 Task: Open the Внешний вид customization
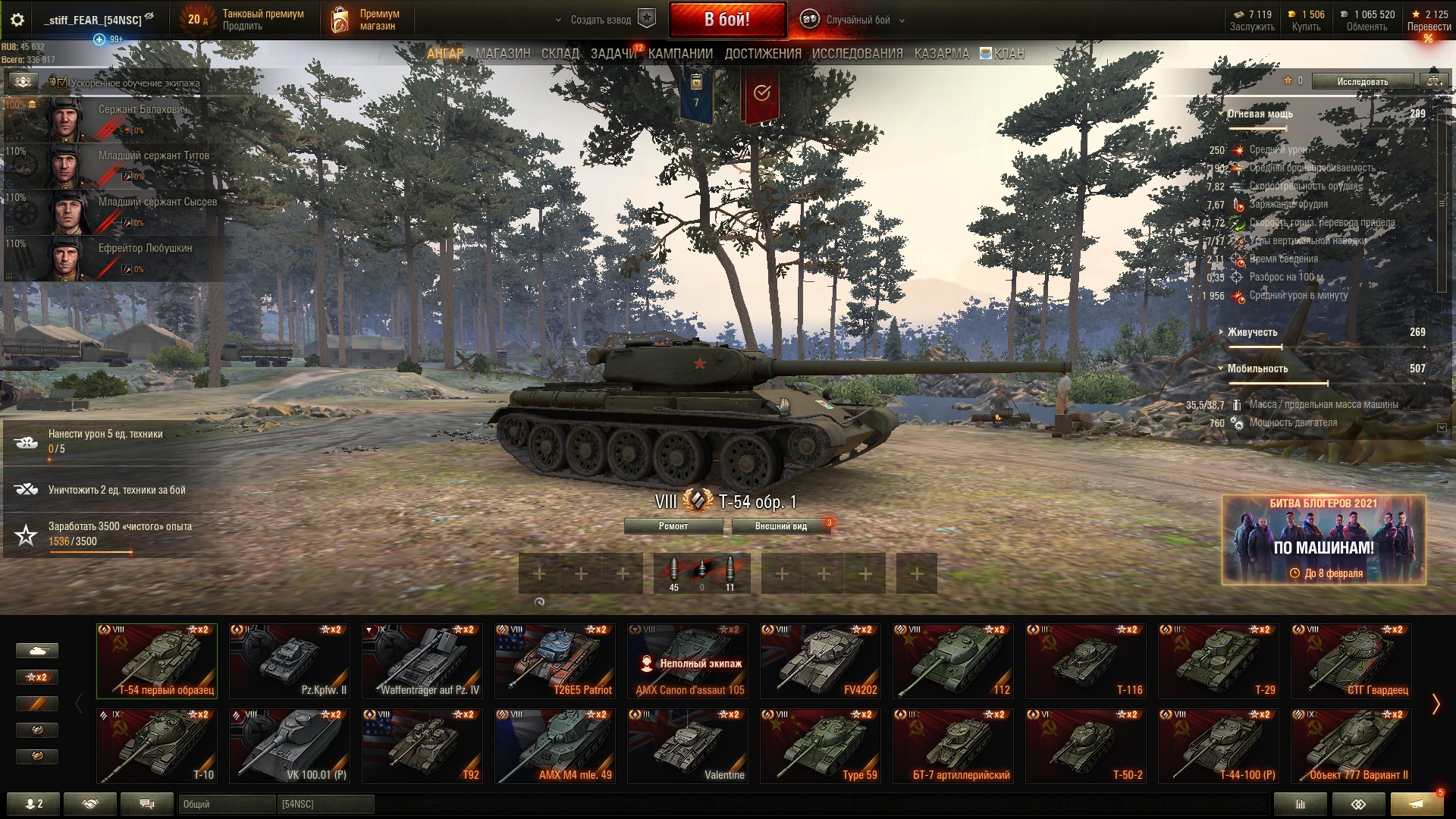coord(780,526)
